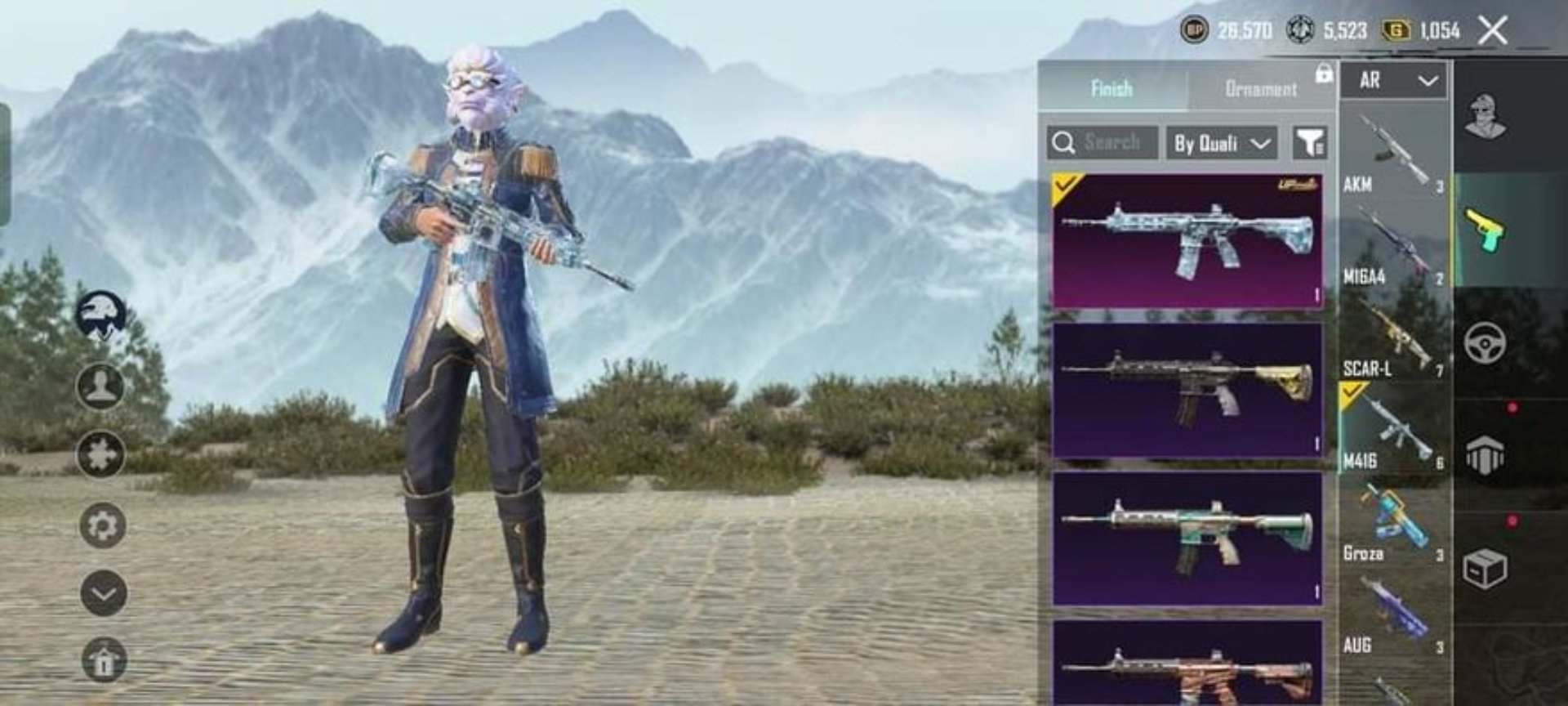Pick the teal and white M416 skin
Screen dimensions: 1568x706
pos(1187,538)
